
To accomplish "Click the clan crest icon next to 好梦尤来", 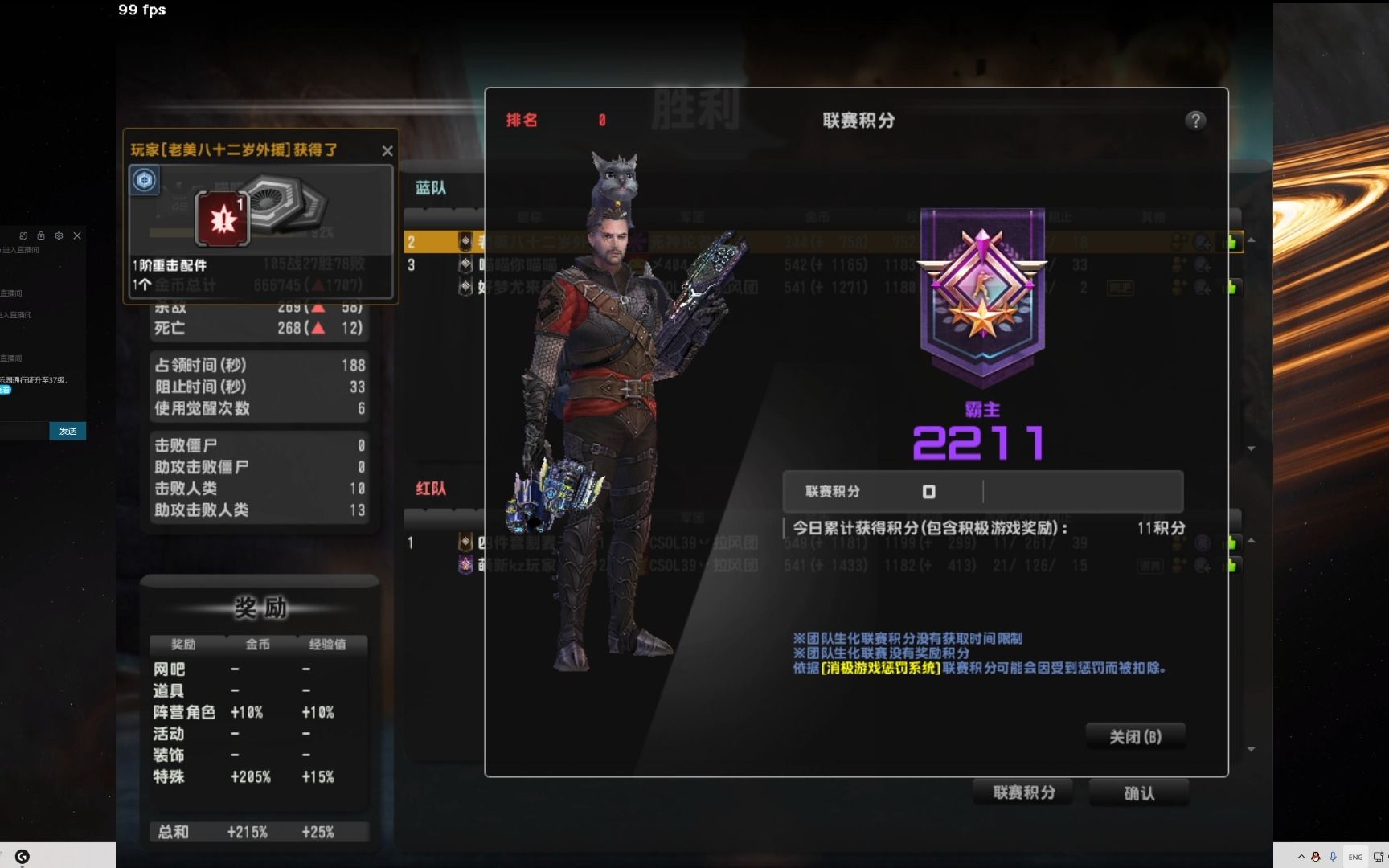I will (x=465, y=287).
